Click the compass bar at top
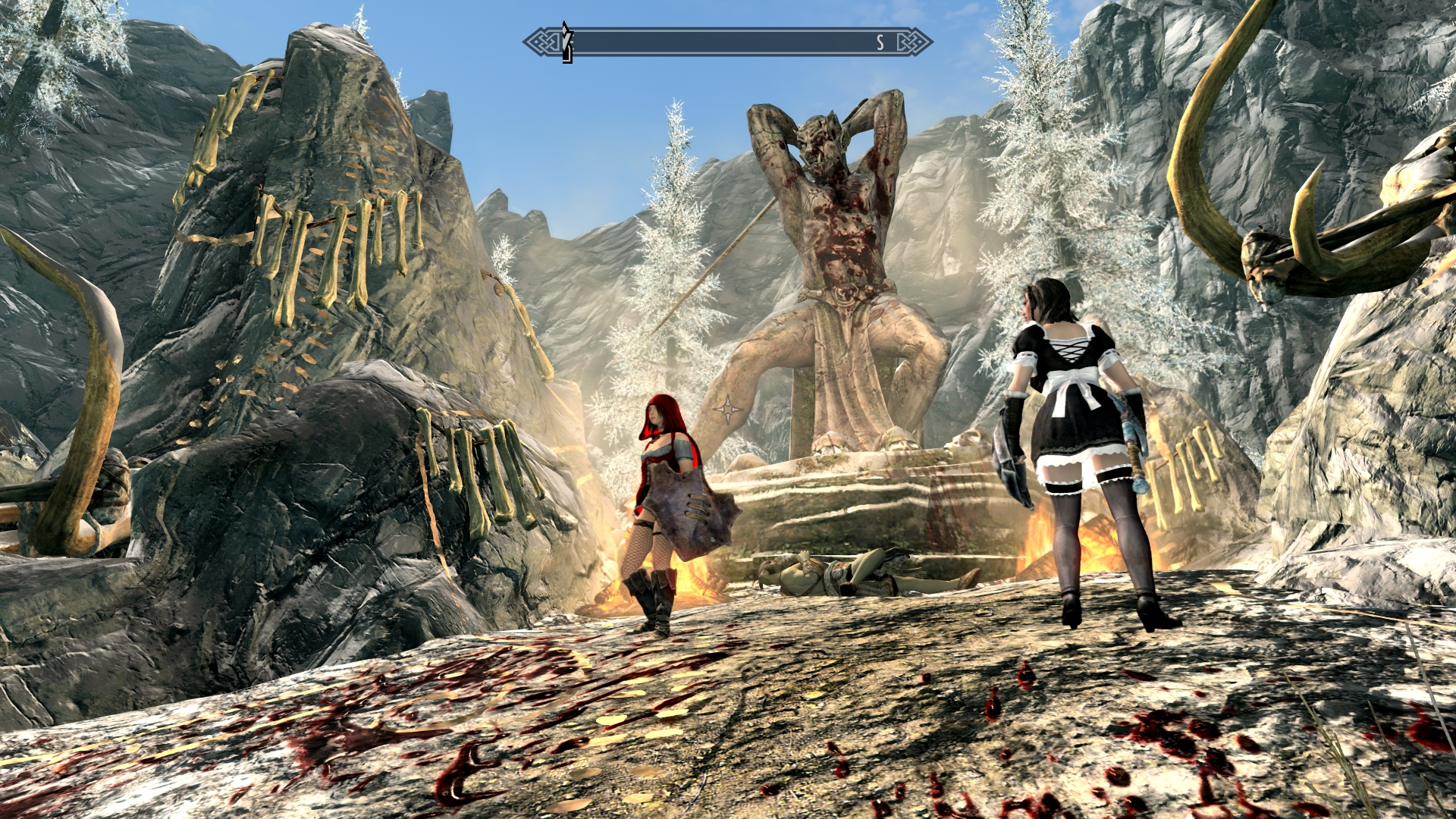The height and width of the screenshot is (819, 1456). point(726,42)
